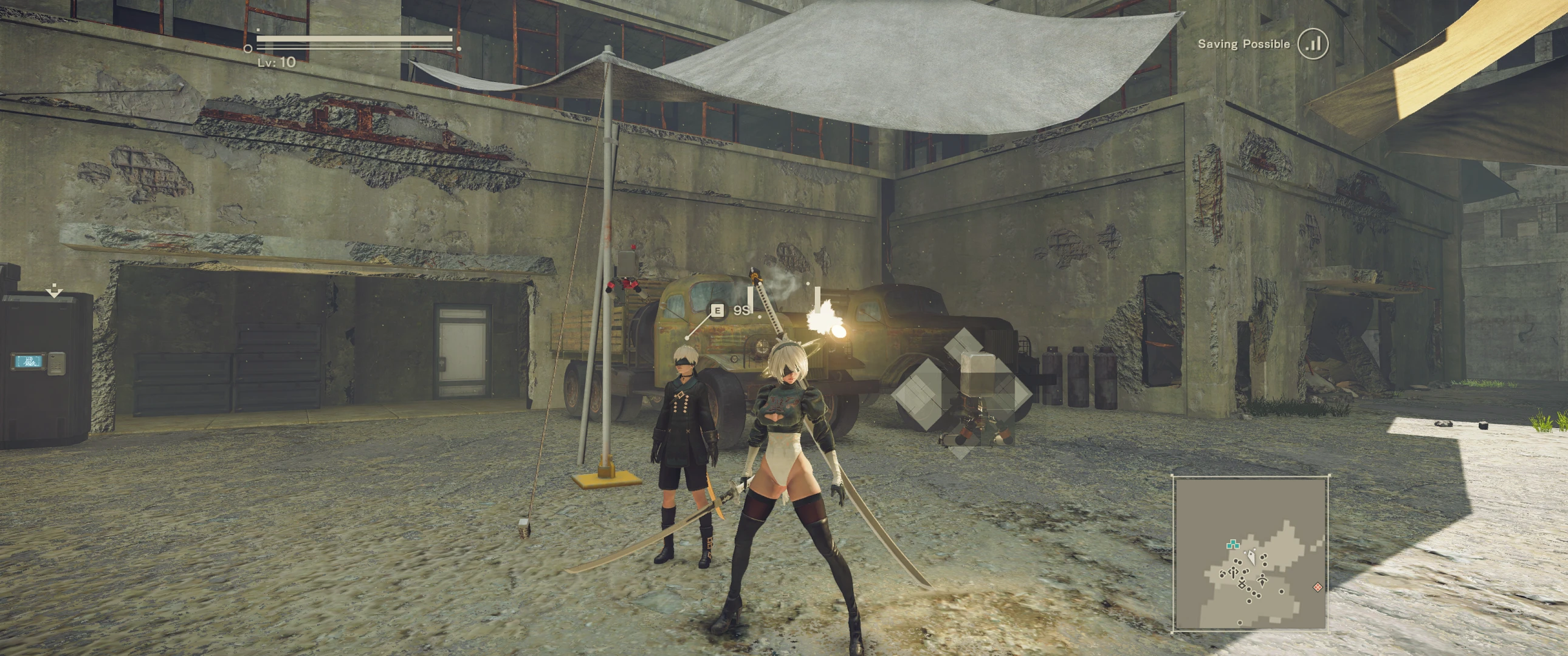The width and height of the screenshot is (1568, 656).
Task: Click the teal access point icon on the minimap
Action: (1234, 545)
